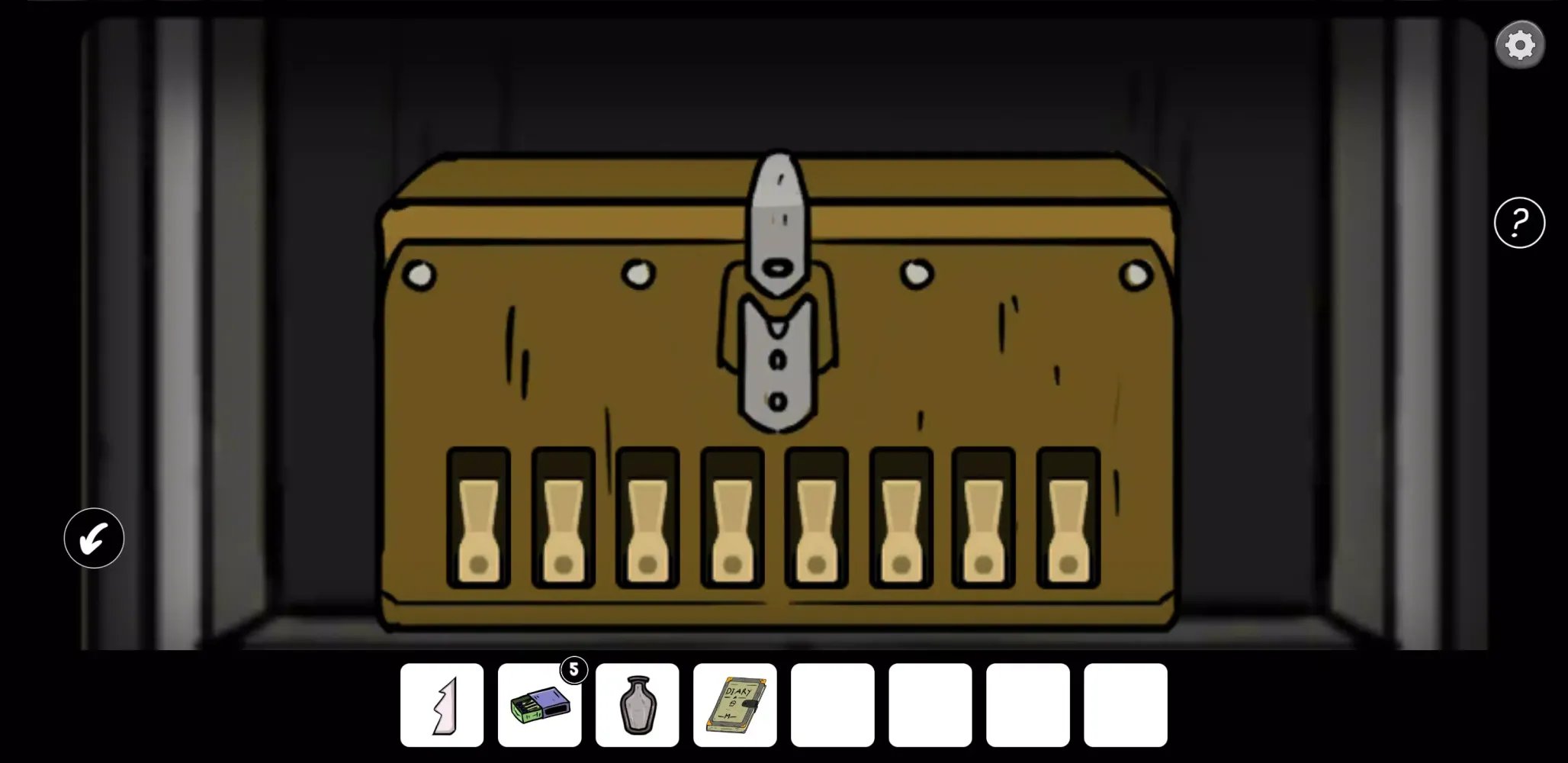The width and height of the screenshot is (1568, 763).
Task: Select the empty glass bottle item
Action: tap(638, 703)
